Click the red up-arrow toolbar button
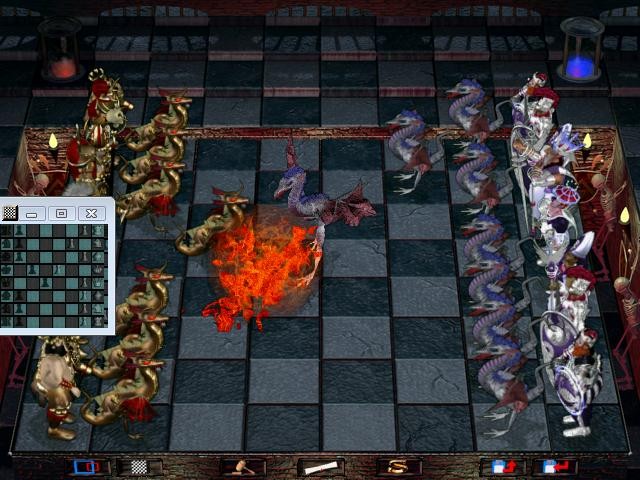Image resolution: width=640 pixels, height=480 pixels. pos(501,467)
